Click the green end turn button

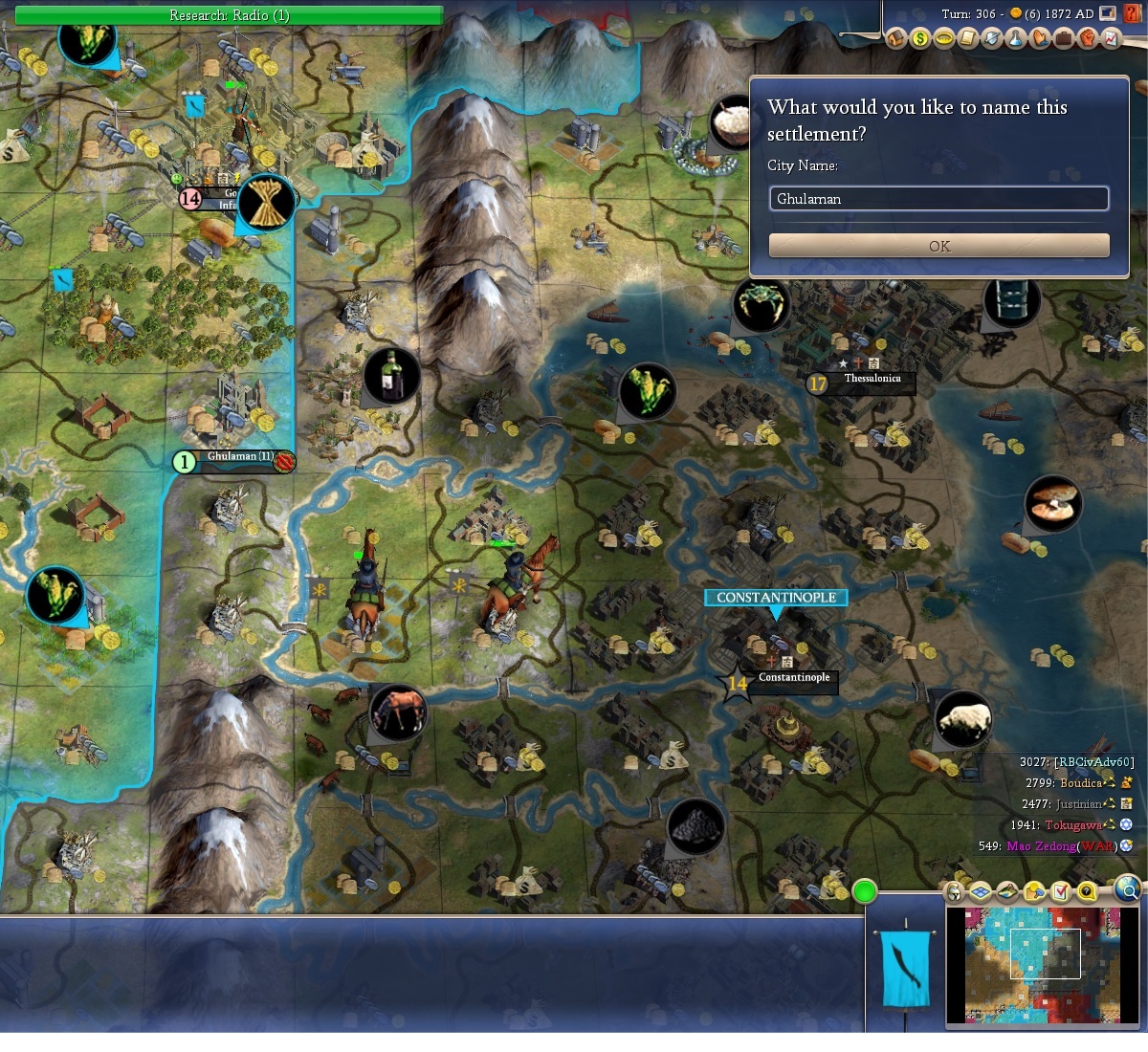coord(865,892)
